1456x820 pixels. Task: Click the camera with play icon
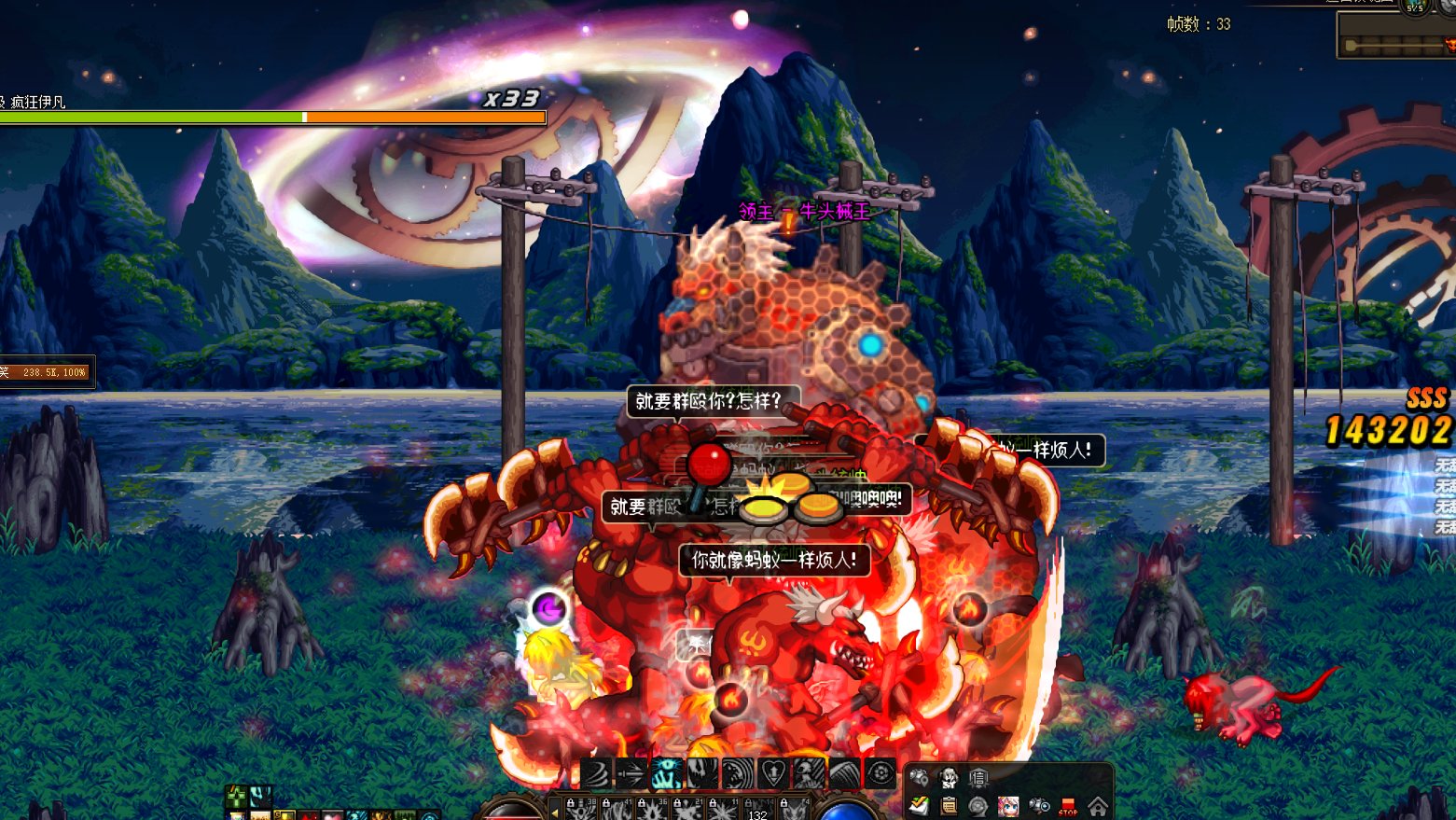tap(1038, 806)
